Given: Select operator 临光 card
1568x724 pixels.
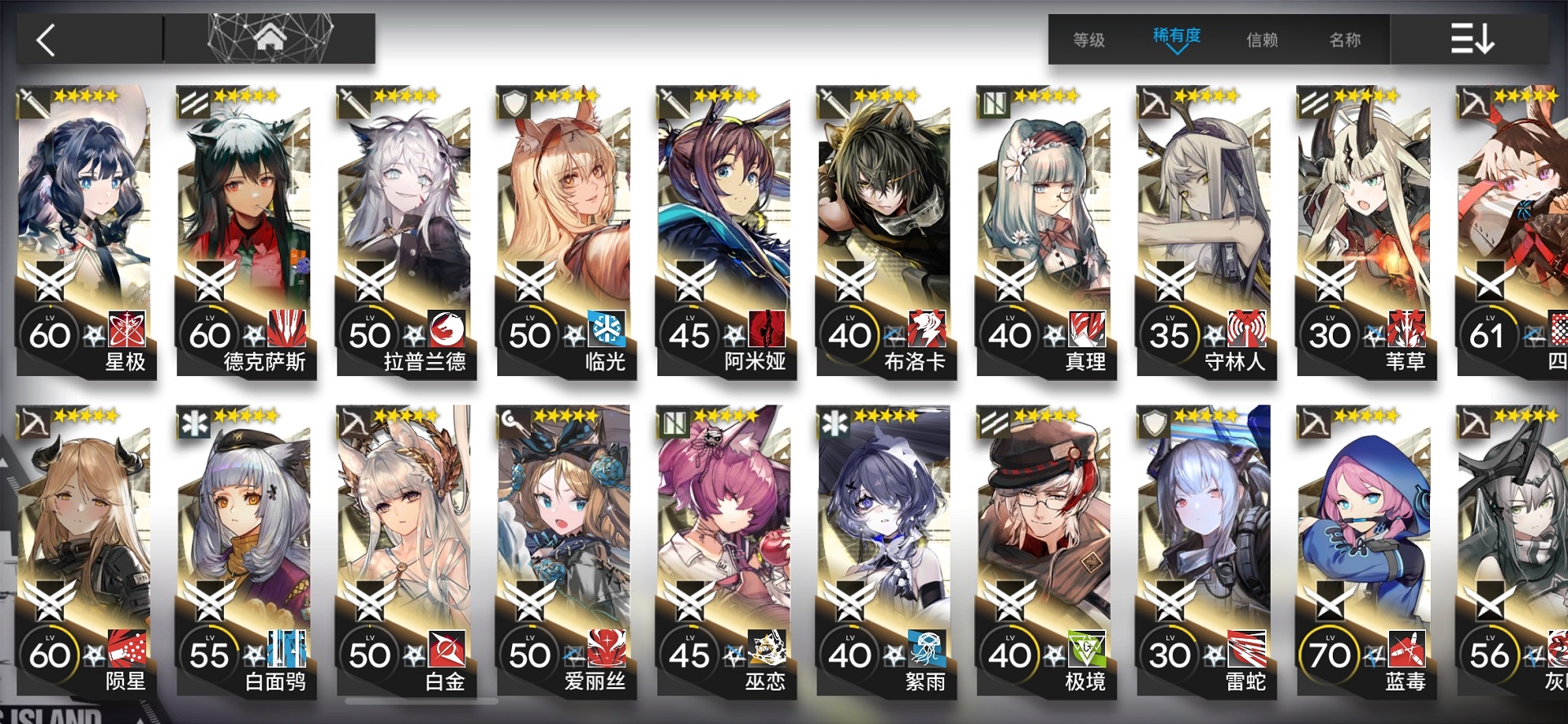Looking at the screenshot, I should tap(565, 229).
